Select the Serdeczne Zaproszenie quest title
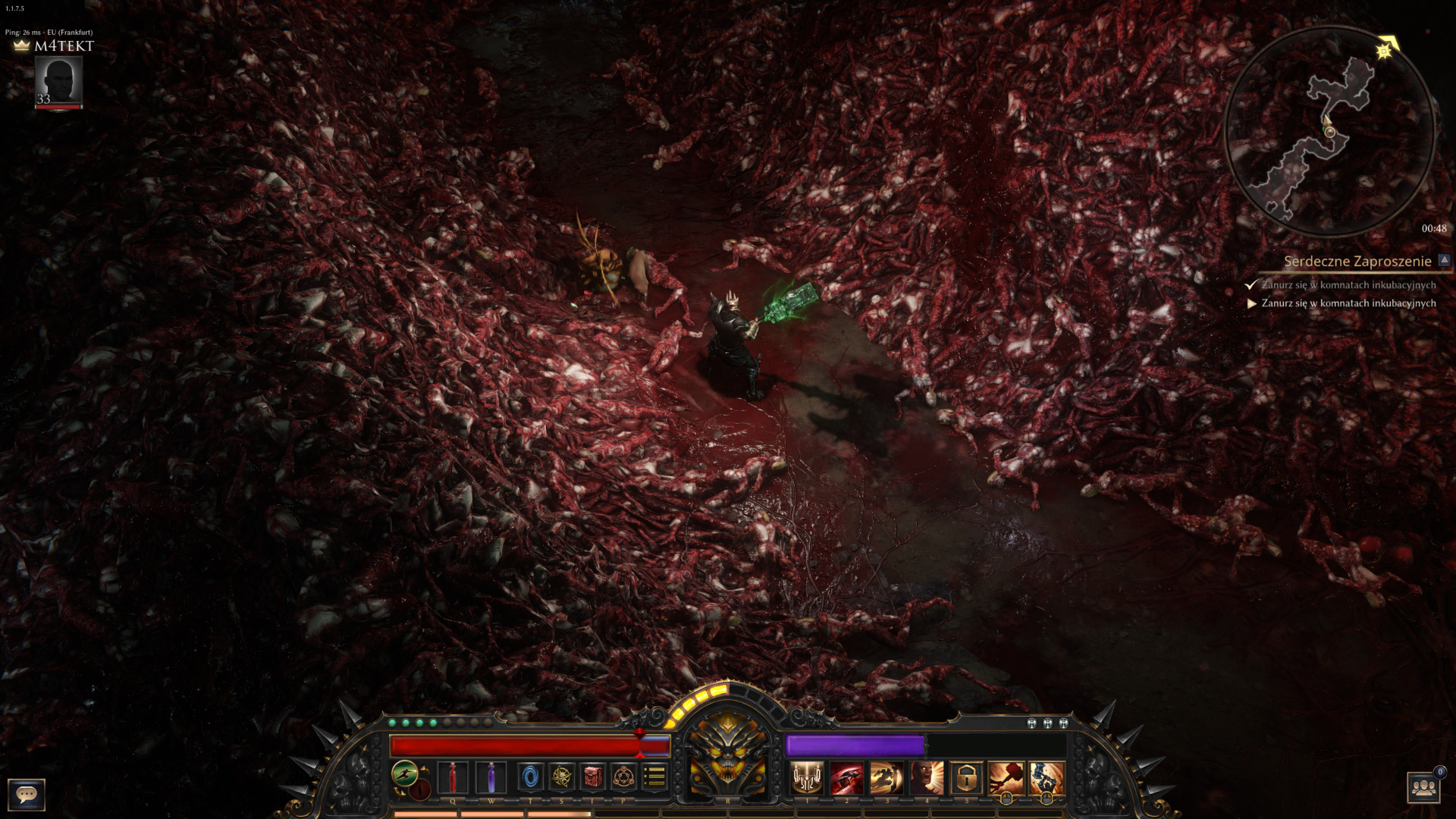Image resolution: width=1456 pixels, height=819 pixels. click(x=1357, y=262)
